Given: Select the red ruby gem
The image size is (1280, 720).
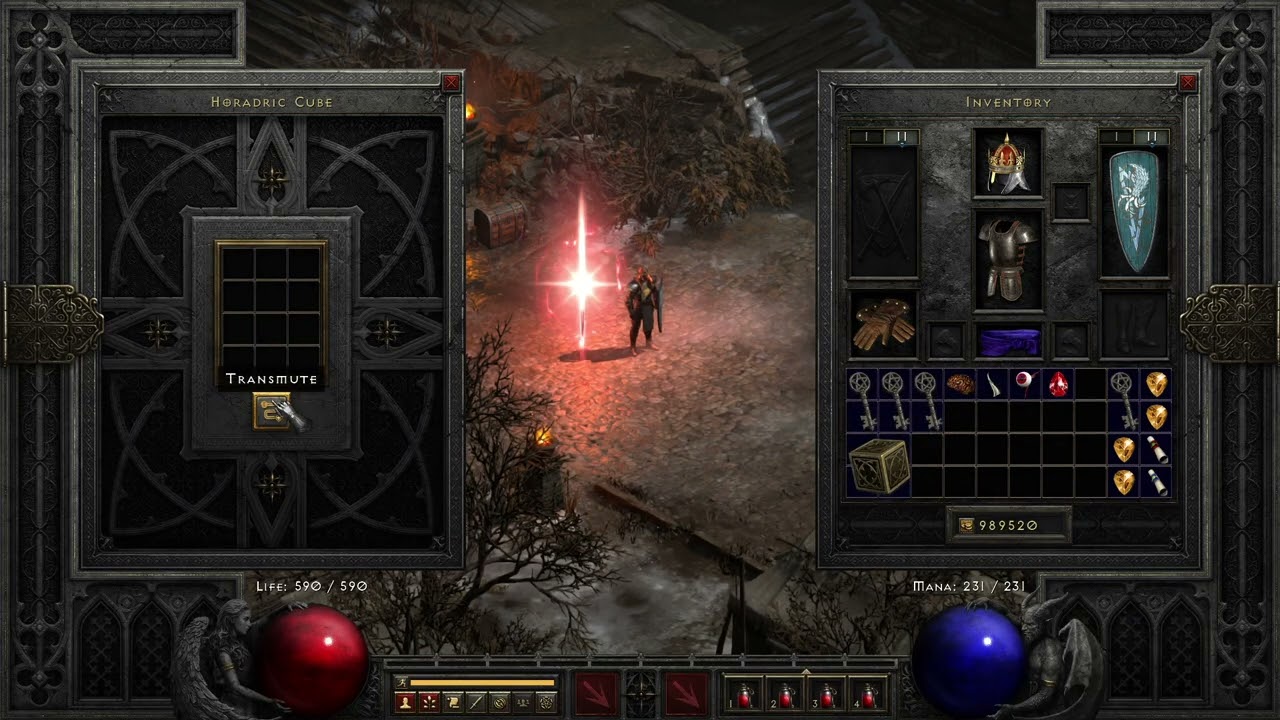Looking at the screenshot, I should coord(1058,384).
